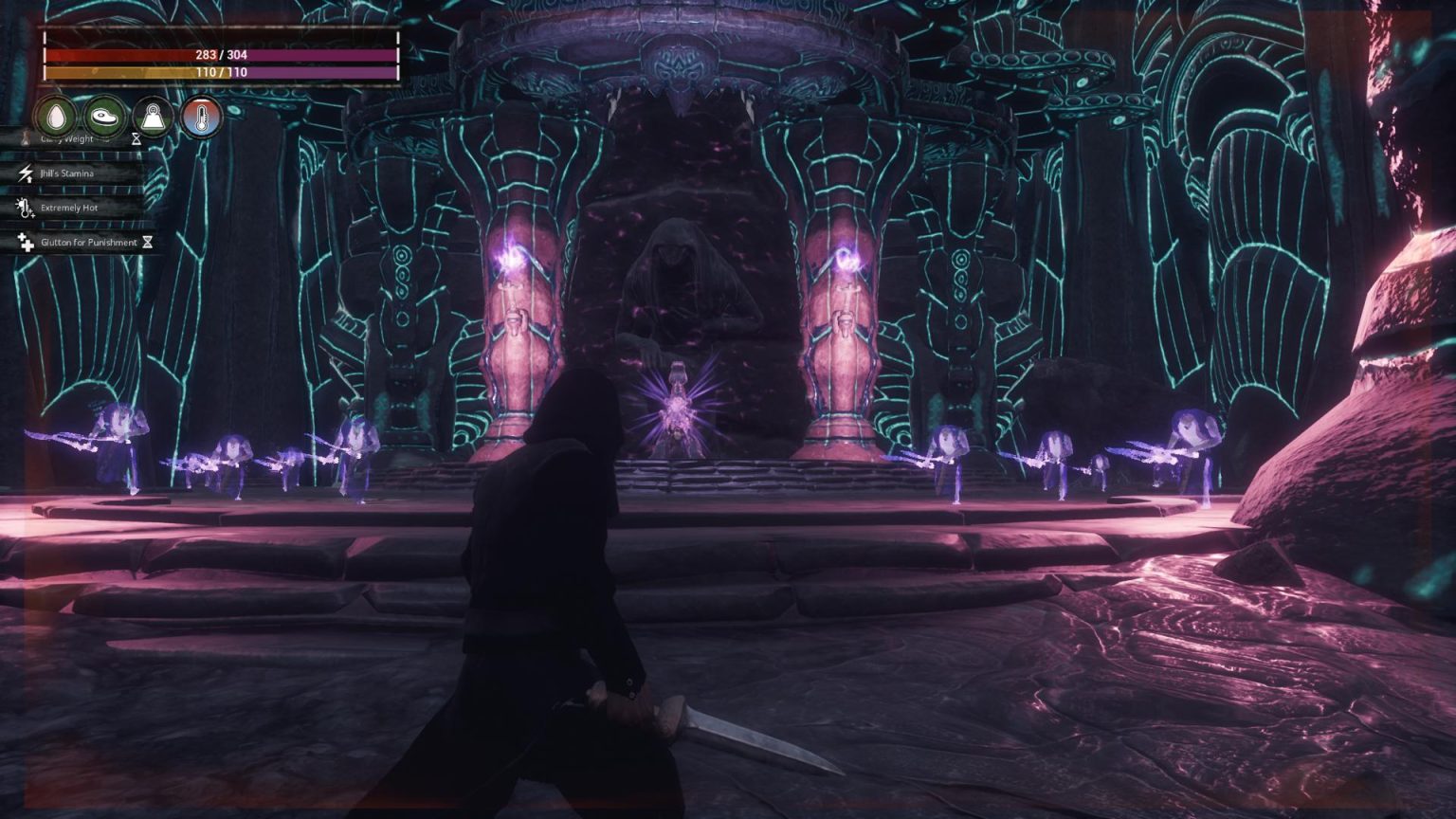Click the thermometer temperature icon

click(201, 118)
